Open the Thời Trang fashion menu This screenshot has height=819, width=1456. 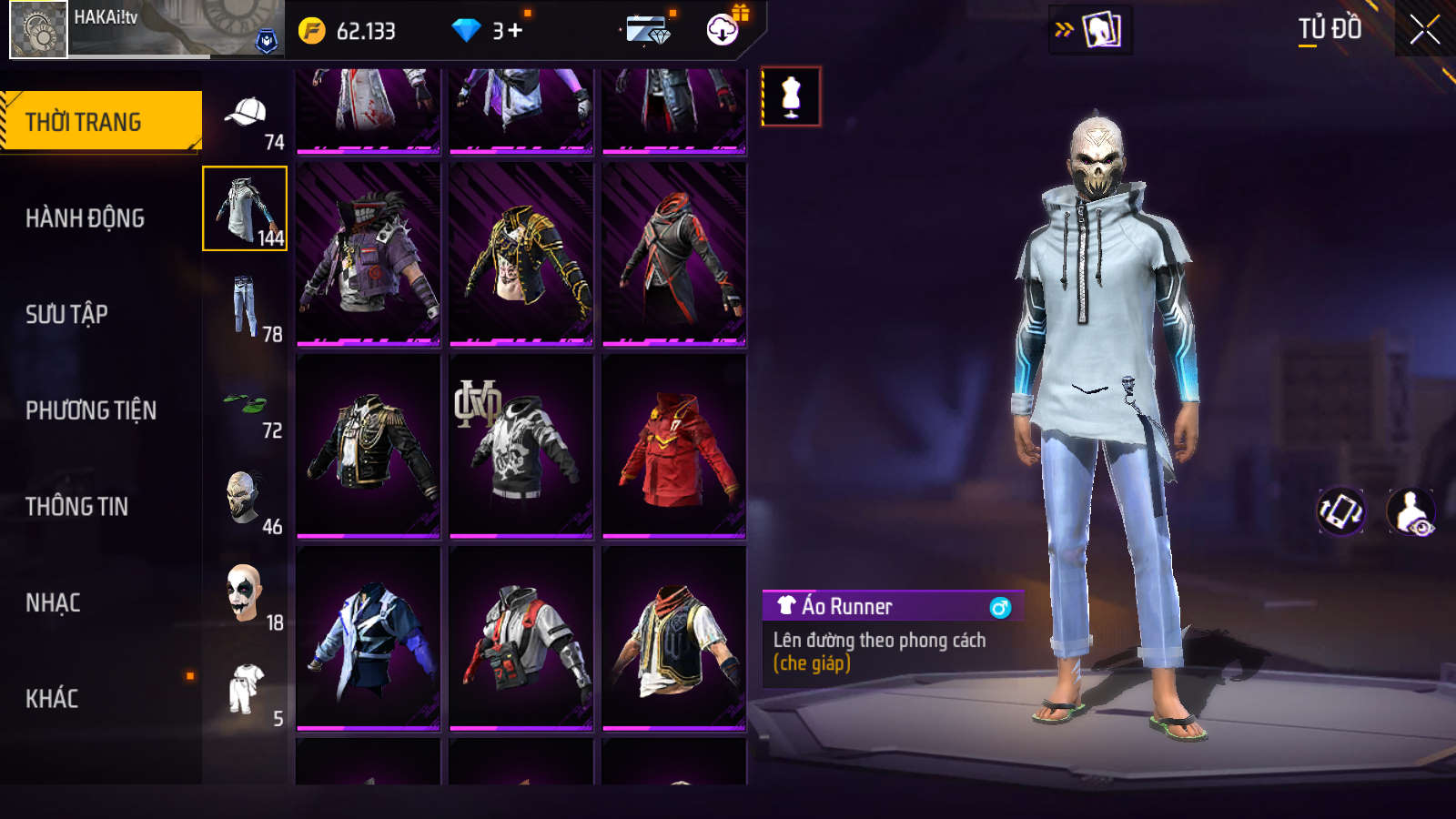click(100, 121)
